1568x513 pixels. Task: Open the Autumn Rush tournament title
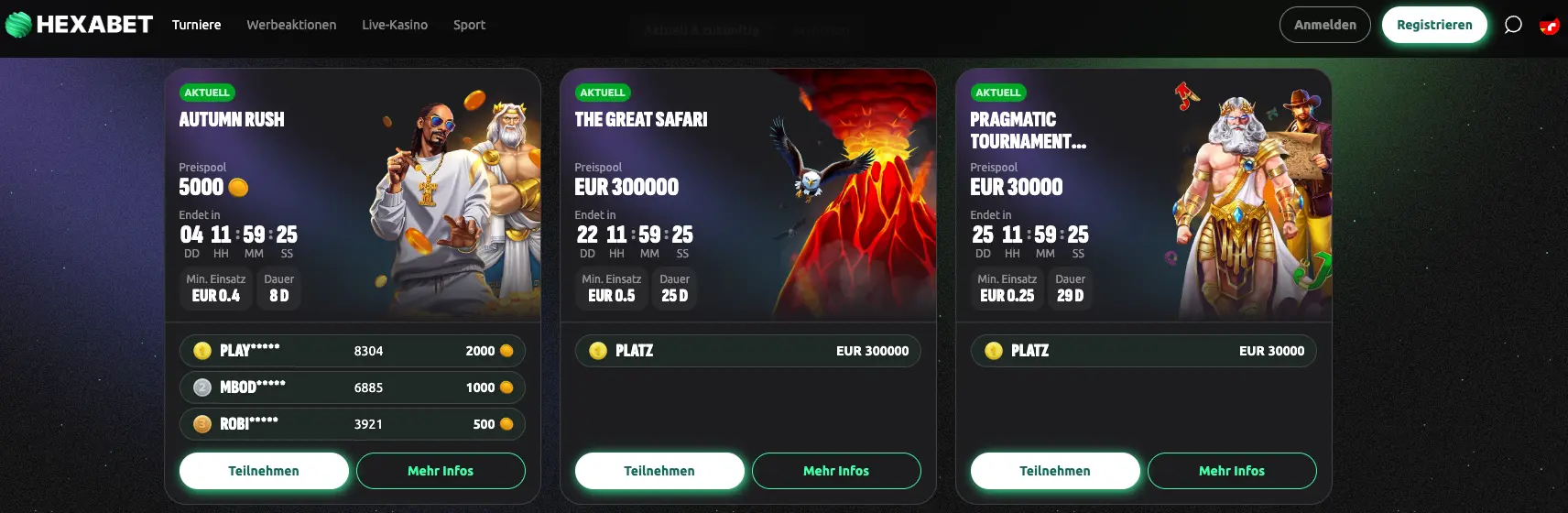232,120
